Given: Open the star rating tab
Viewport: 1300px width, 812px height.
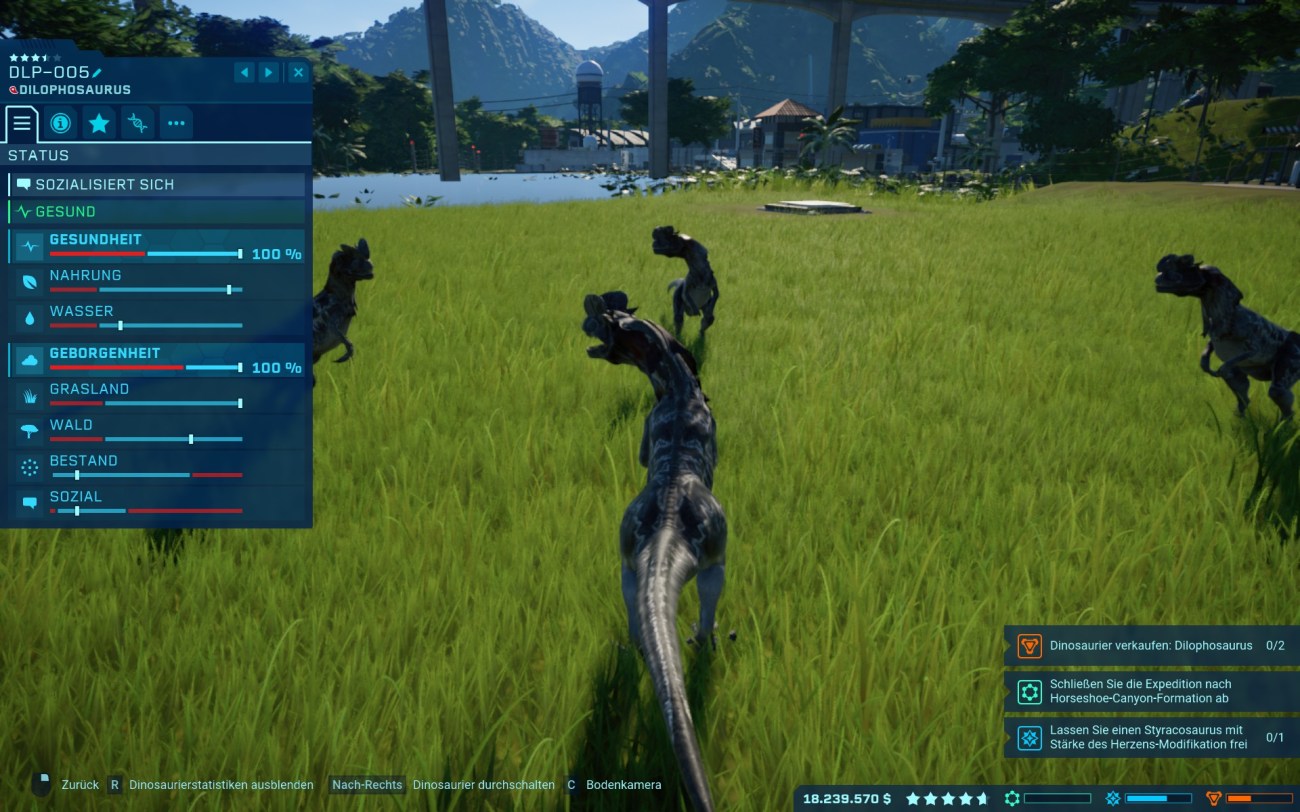Looking at the screenshot, I should [99, 124].
